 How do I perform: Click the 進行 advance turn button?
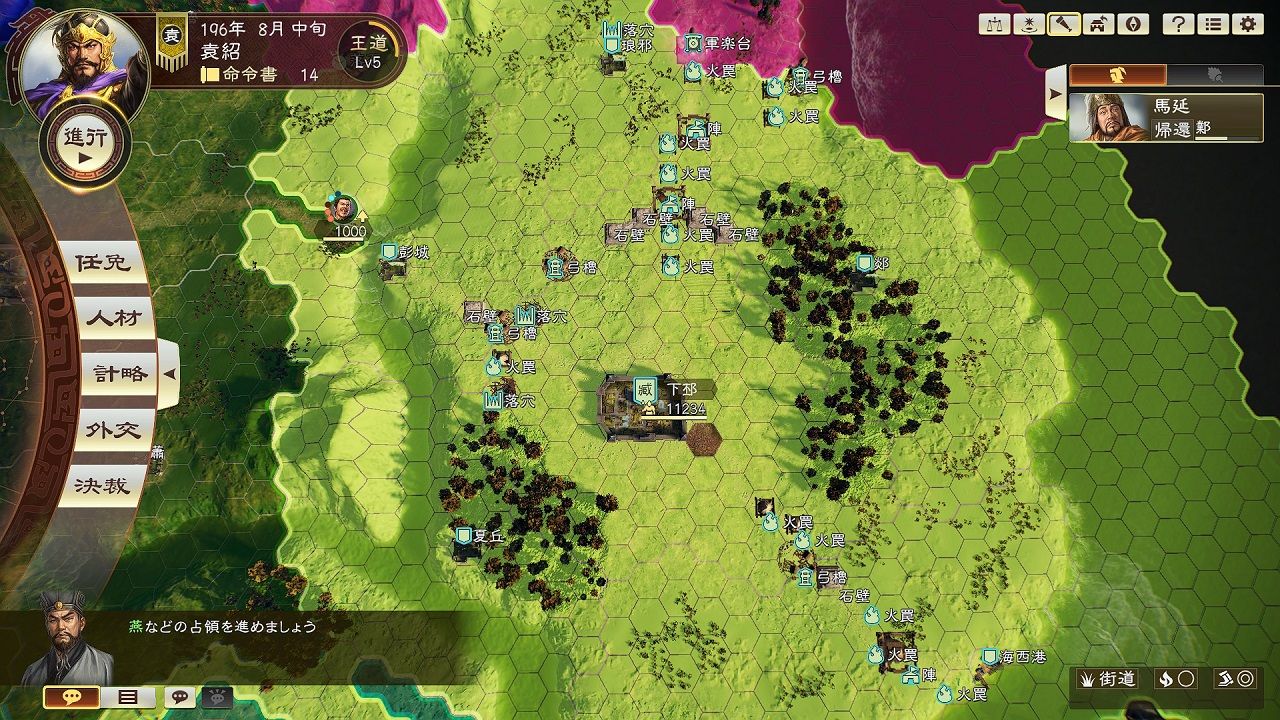[85, 145]
